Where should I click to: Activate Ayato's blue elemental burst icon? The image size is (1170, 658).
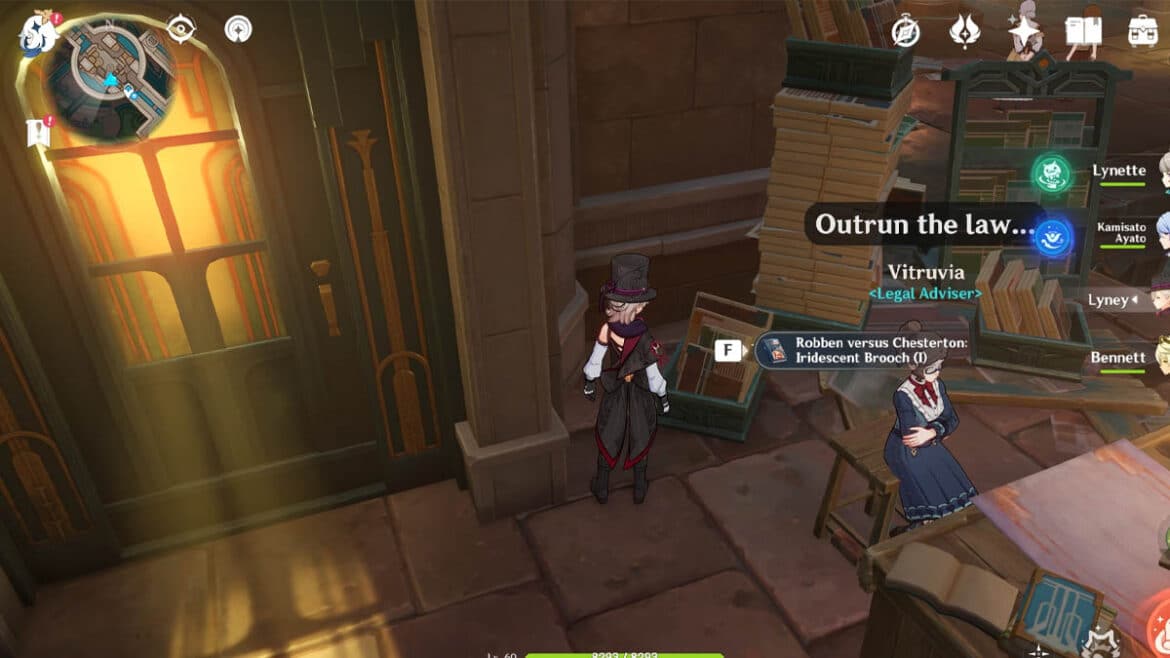pos(1052,237)
